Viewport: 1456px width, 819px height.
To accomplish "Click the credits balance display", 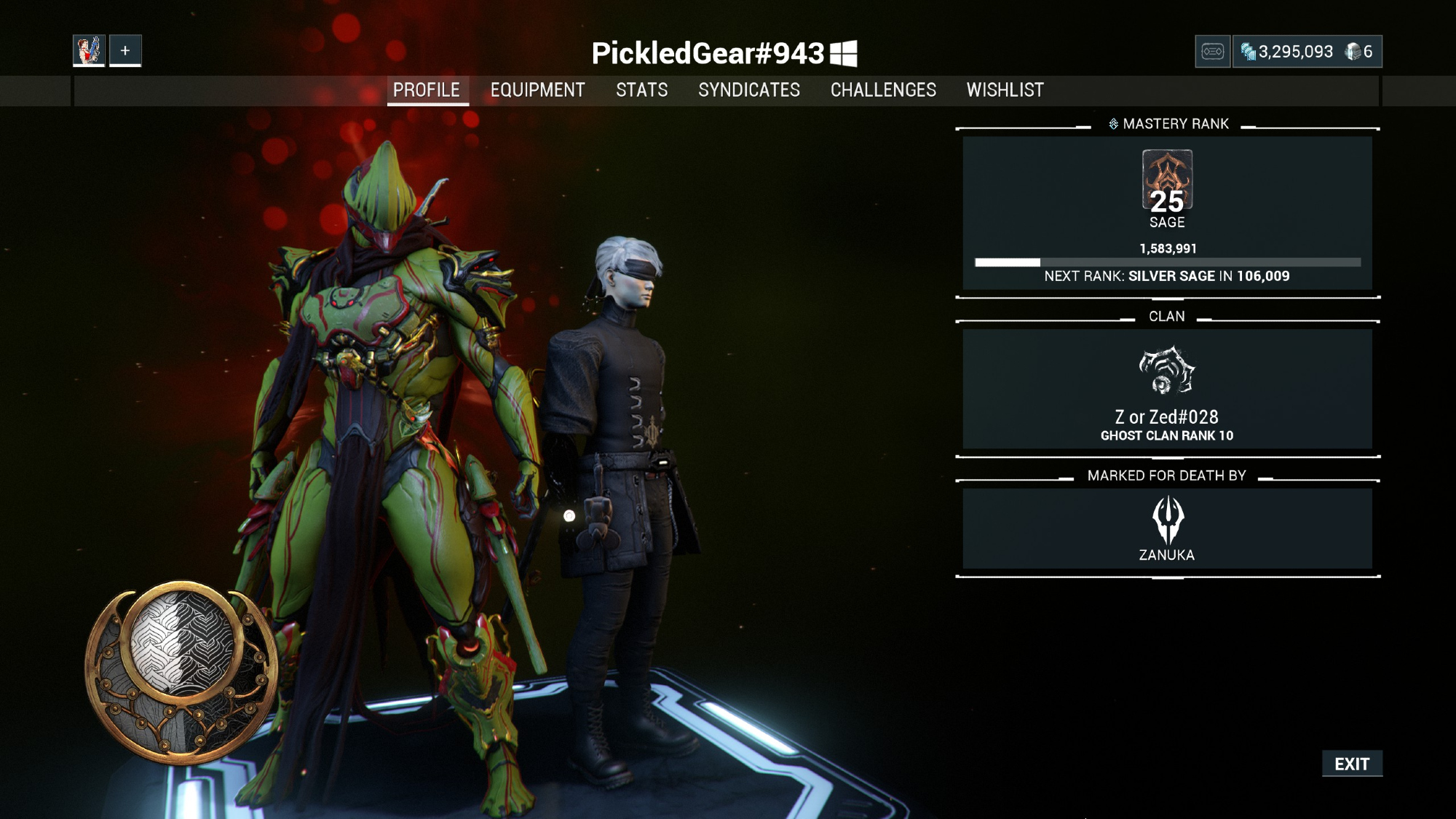I will click(x=1287, y=52).
